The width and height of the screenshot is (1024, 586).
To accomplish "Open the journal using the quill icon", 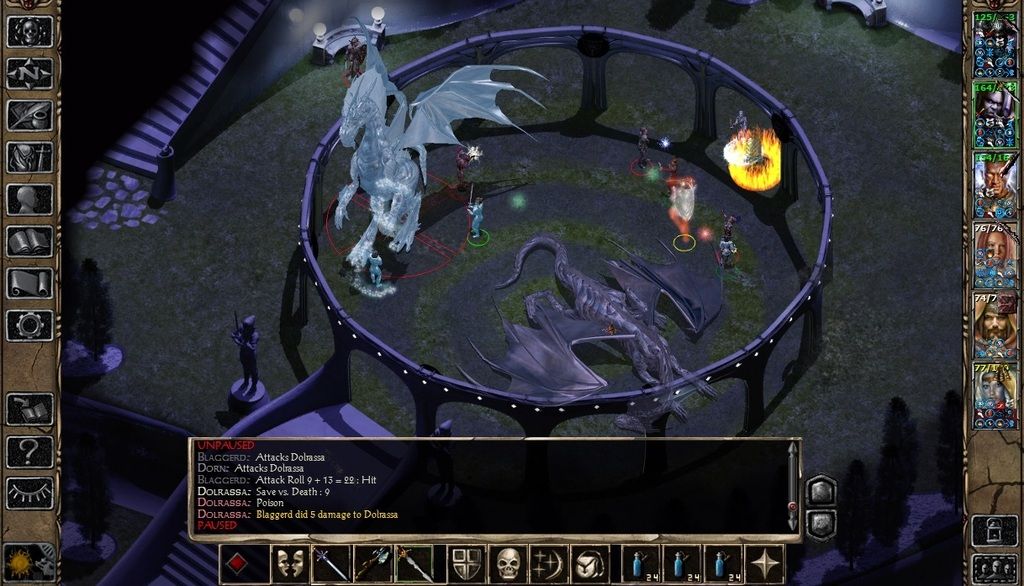I will pyautogui.click(x=29, y=115).
